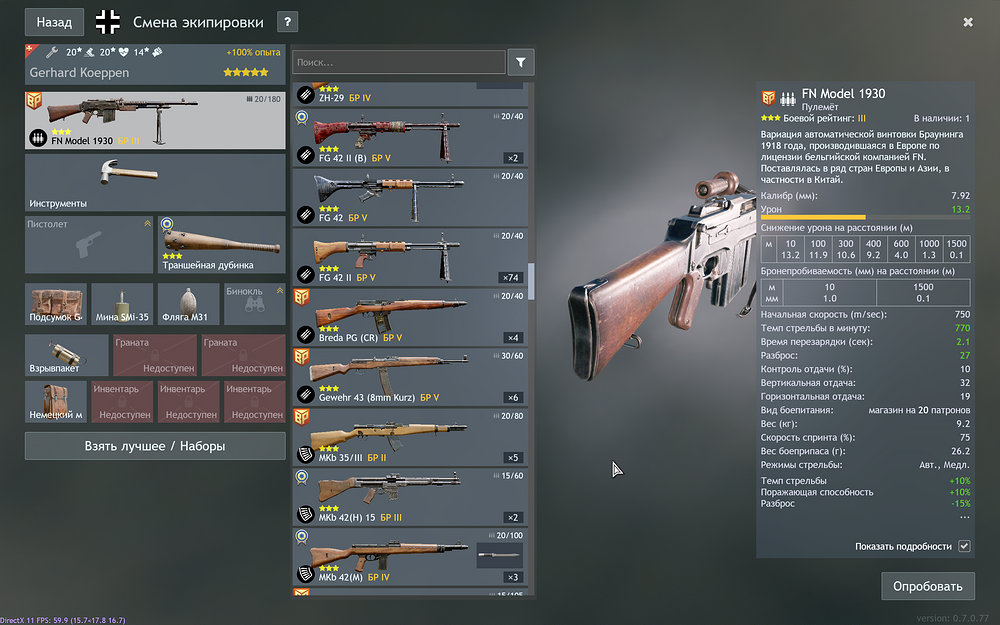
Task: Select MKb 42(H) 15 in the list
Action: tap(412, 497)
